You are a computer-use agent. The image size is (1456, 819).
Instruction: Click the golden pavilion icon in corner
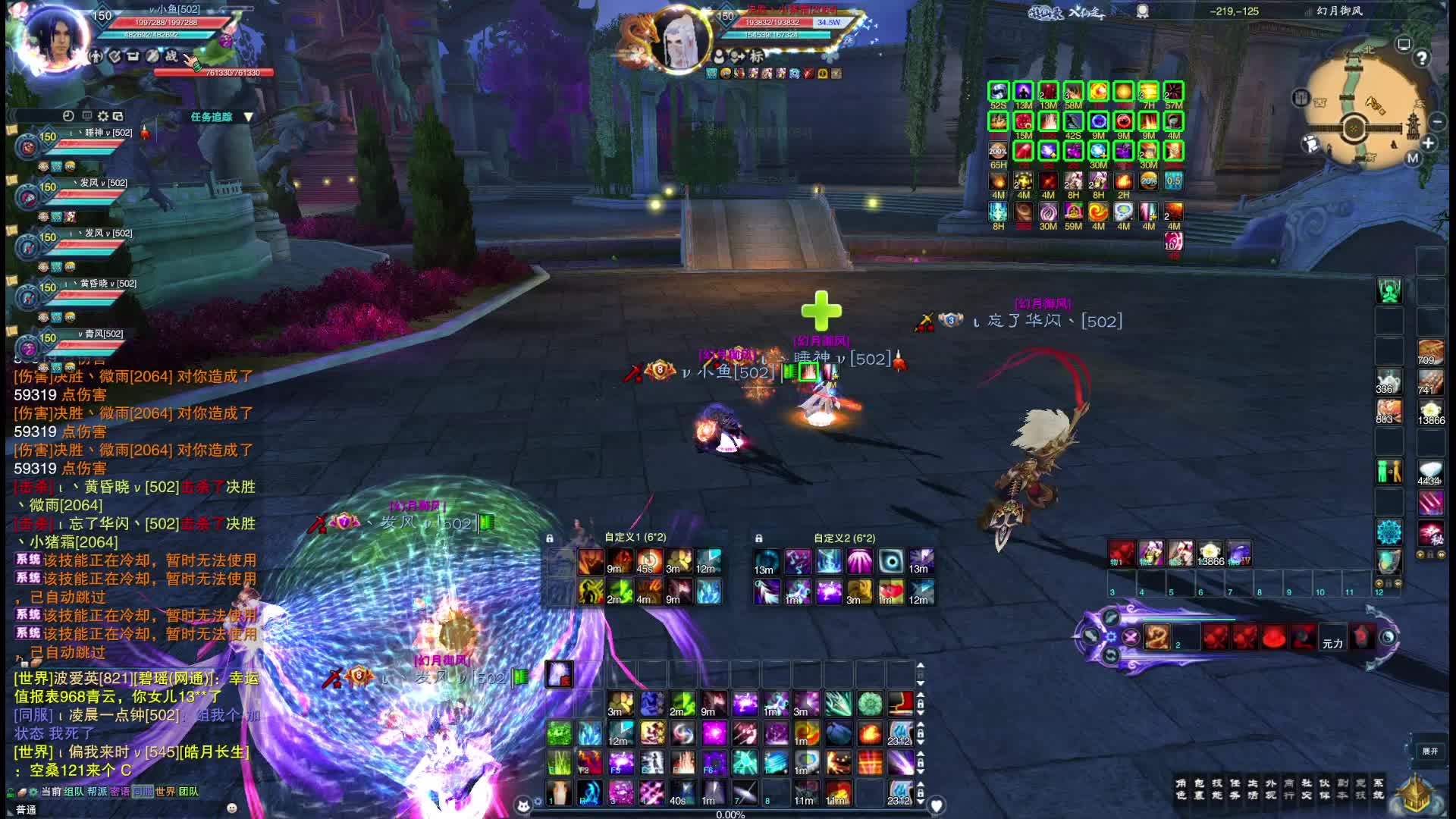[x=1415, y=794]
